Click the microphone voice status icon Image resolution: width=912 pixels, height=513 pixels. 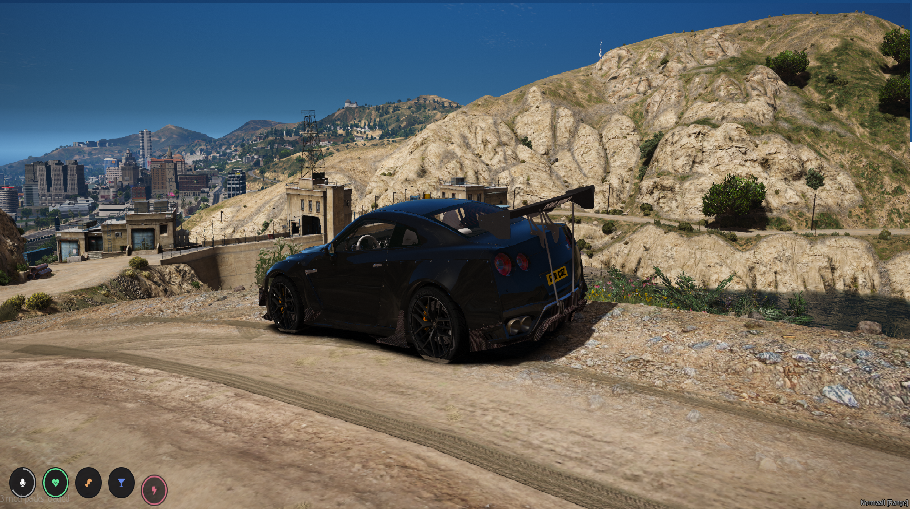(22, 483)
